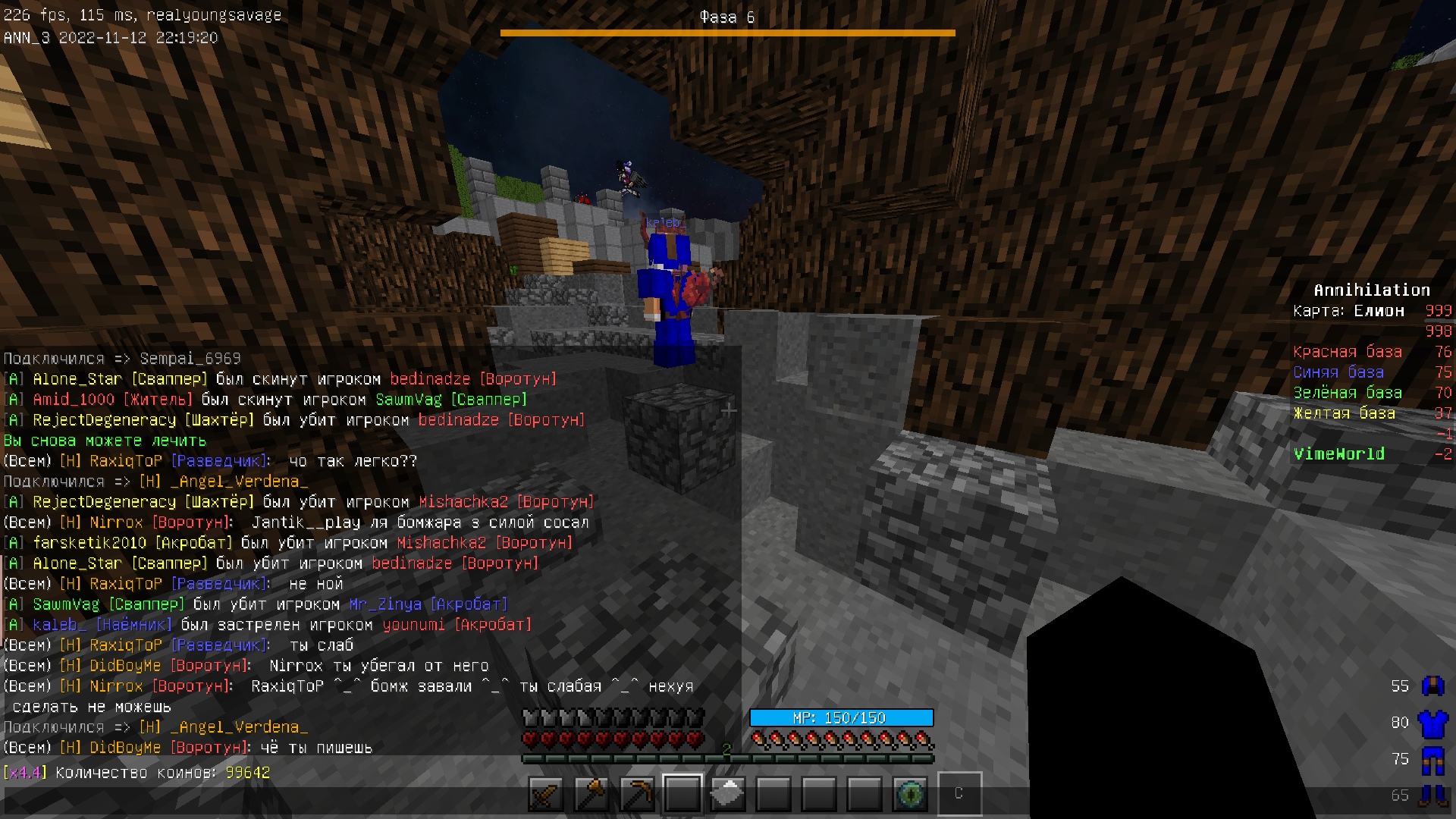This screenshot has width=1456, height=819.
Task: Select the Красная база scoreboard entry
Action: tap(1349, 351)
